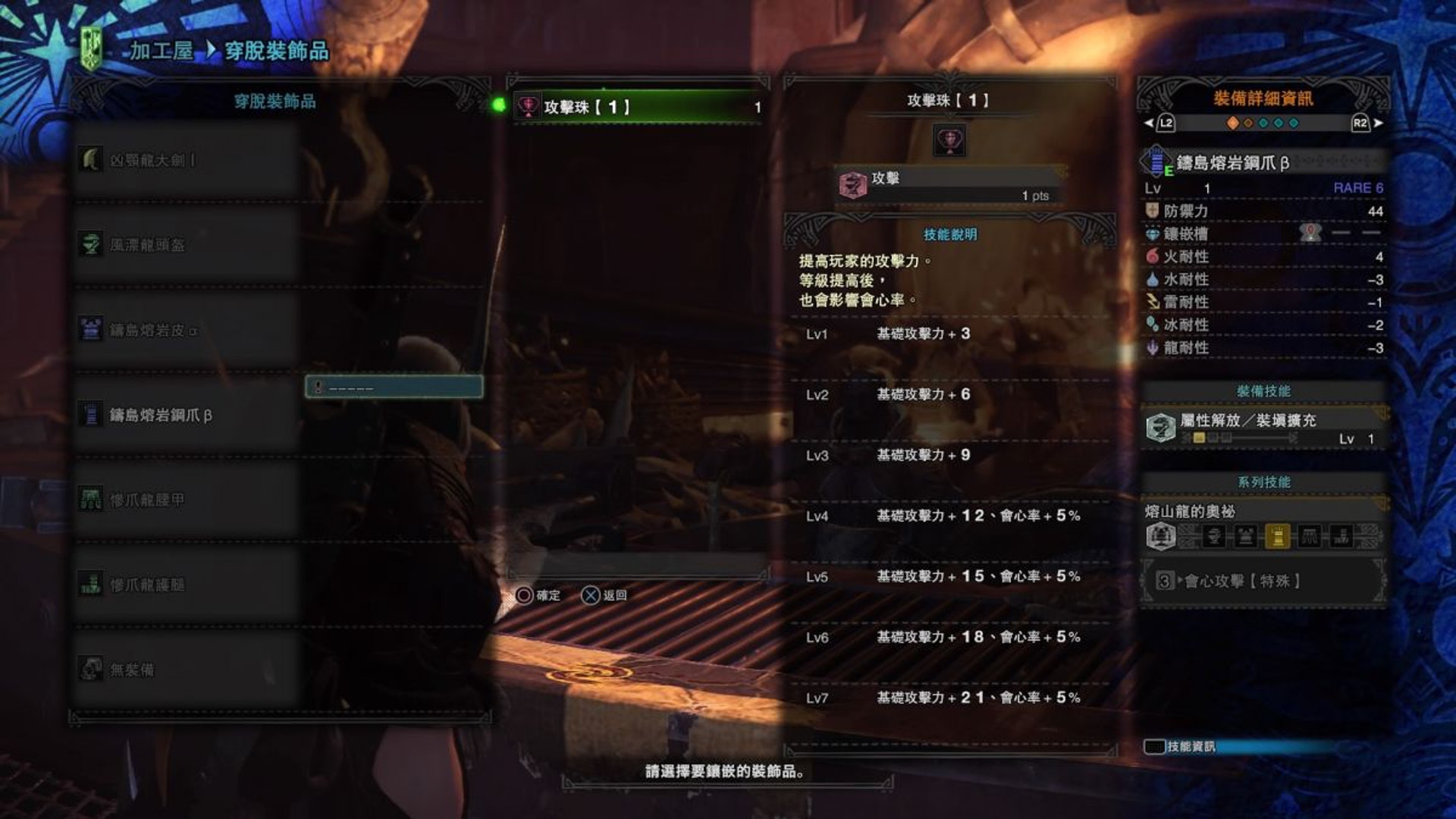Choose the 慘爪龍腰甲 waist armor row
This screenshot has height=819, width=1456.
186,500
